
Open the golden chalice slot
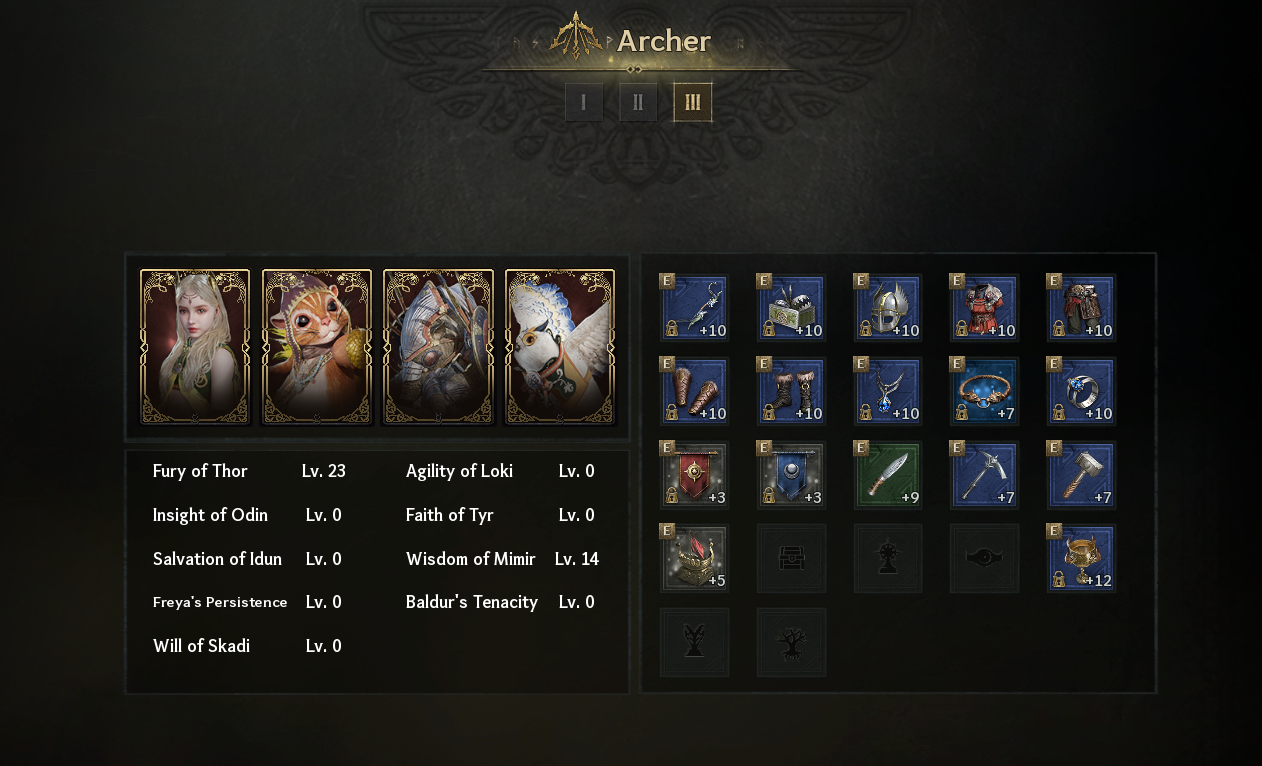1081,559
